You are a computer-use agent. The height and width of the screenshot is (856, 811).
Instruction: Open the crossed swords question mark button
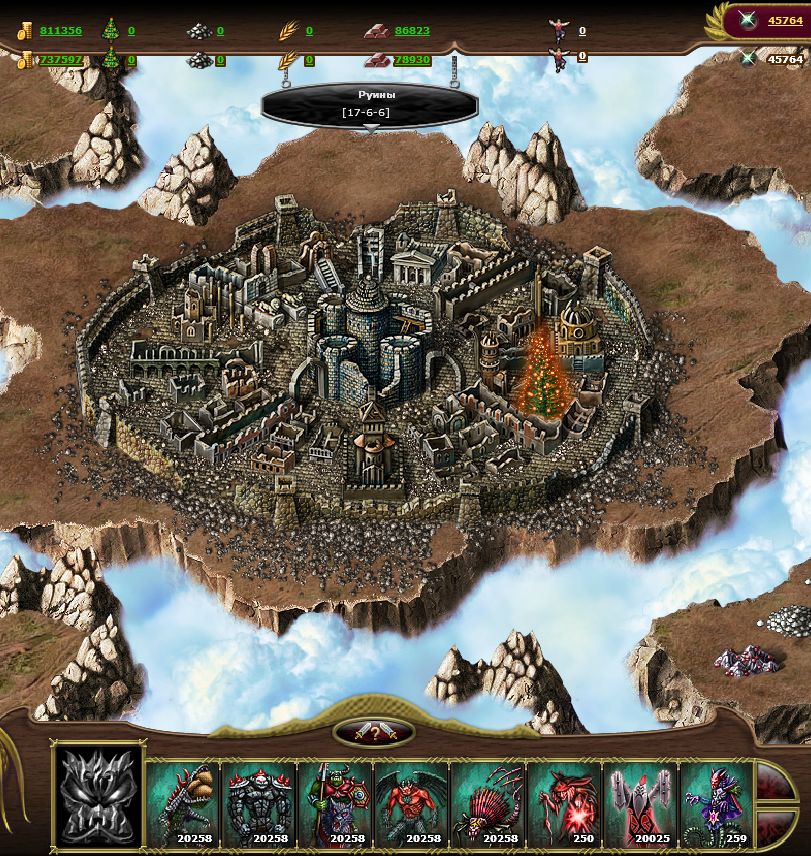[x=373, y=732]
